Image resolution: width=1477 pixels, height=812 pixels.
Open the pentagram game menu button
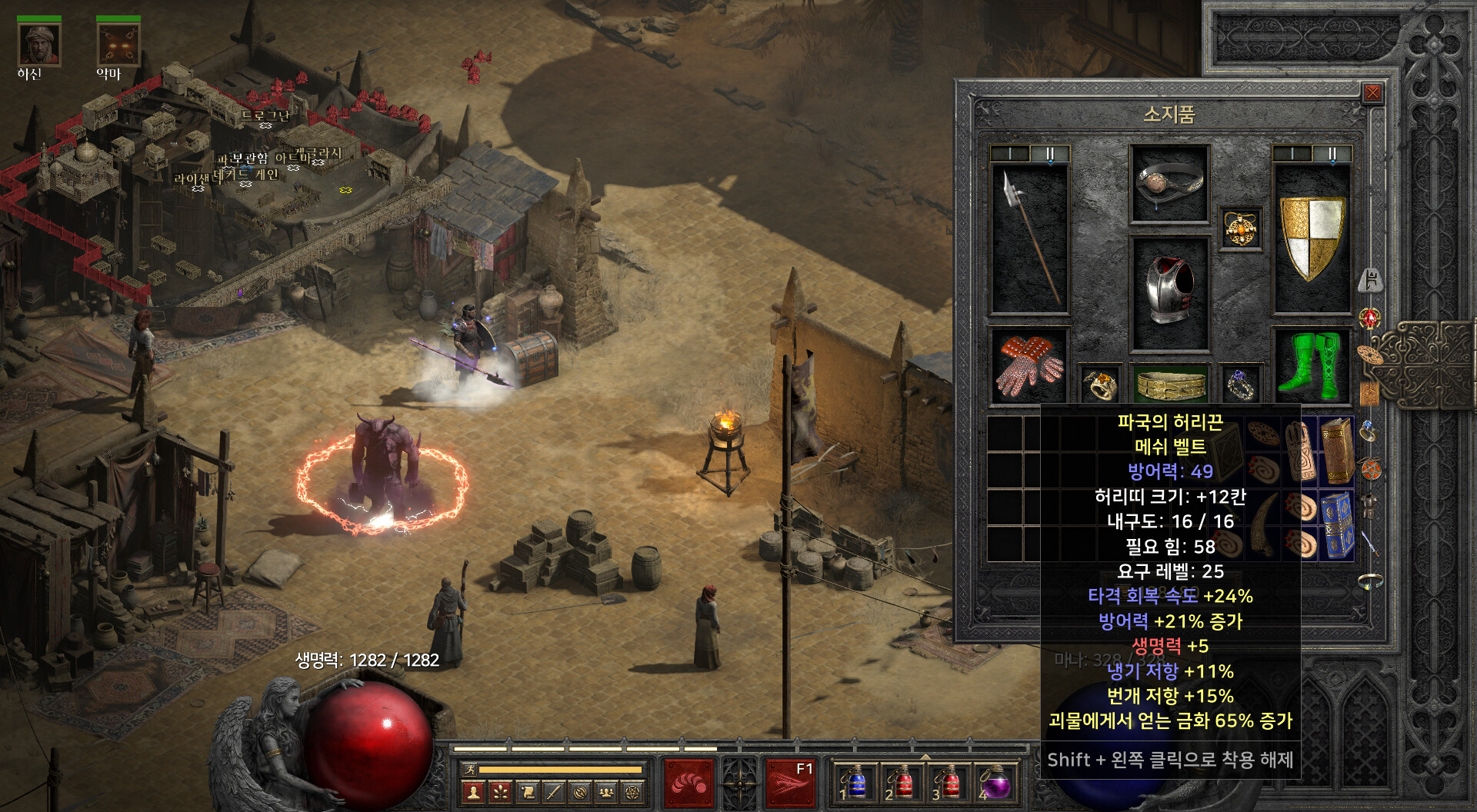[x=632, y=791]
